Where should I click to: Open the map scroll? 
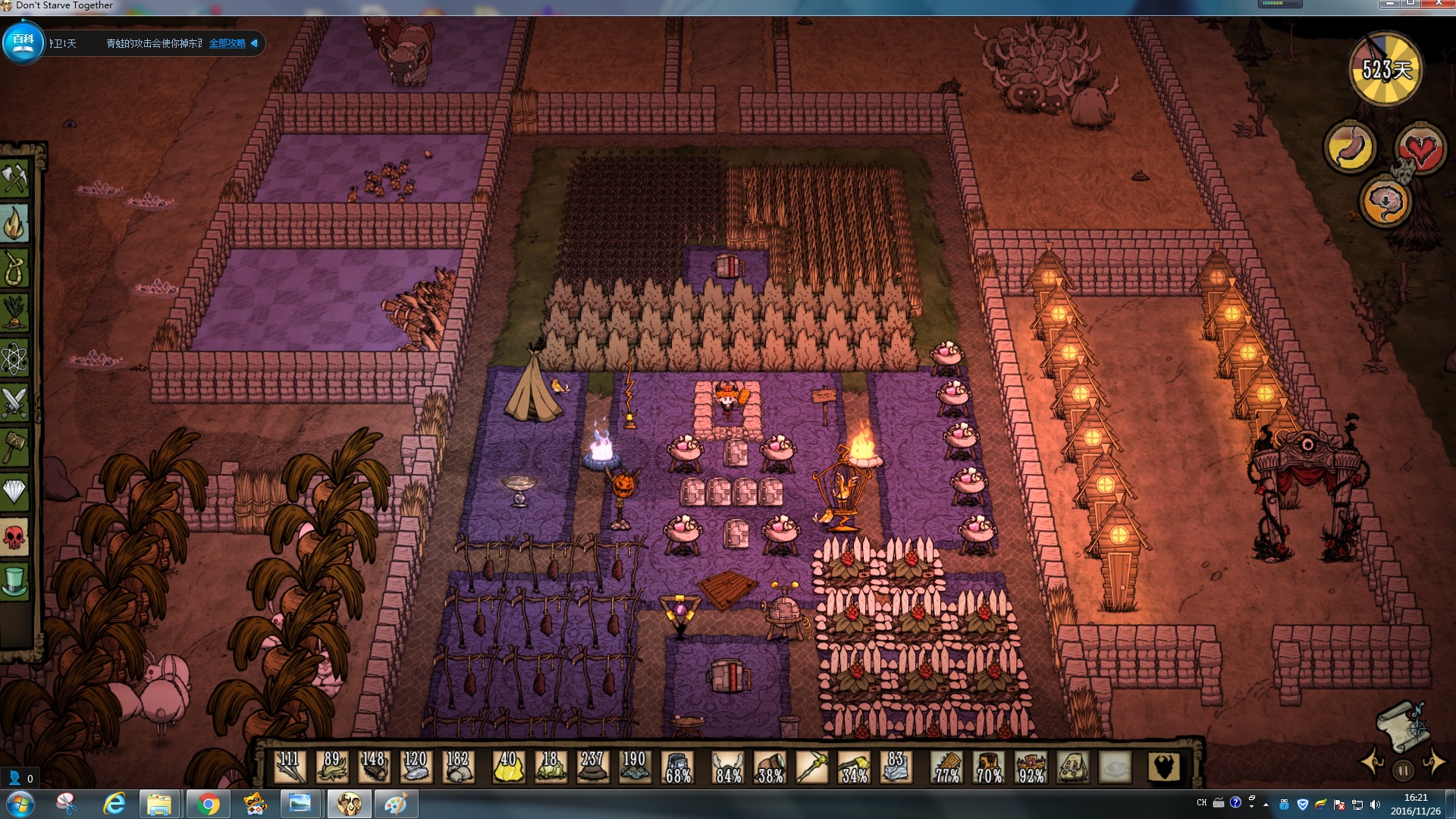pyautogui.click(x=1403, y=724)
